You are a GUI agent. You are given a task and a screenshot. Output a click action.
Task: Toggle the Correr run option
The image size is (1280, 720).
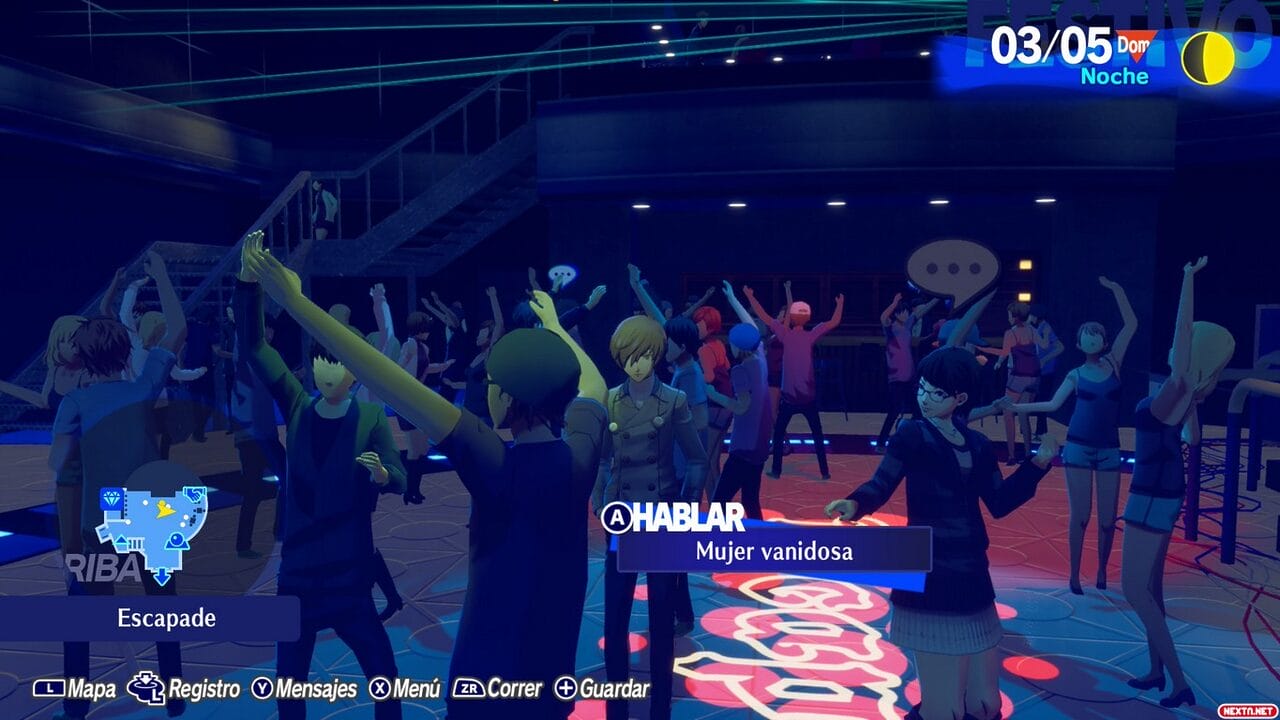(497, 689)
